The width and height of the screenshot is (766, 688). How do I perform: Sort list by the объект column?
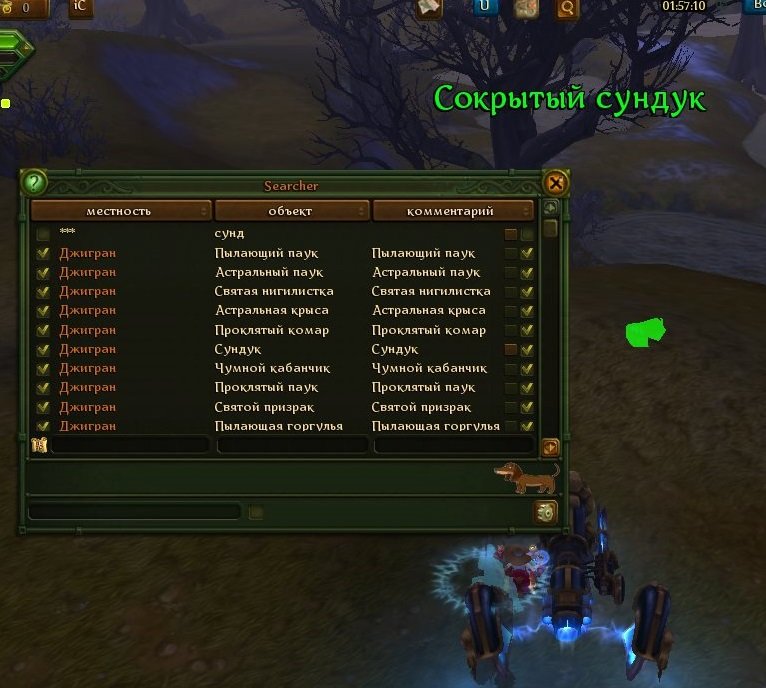point(291,210)
